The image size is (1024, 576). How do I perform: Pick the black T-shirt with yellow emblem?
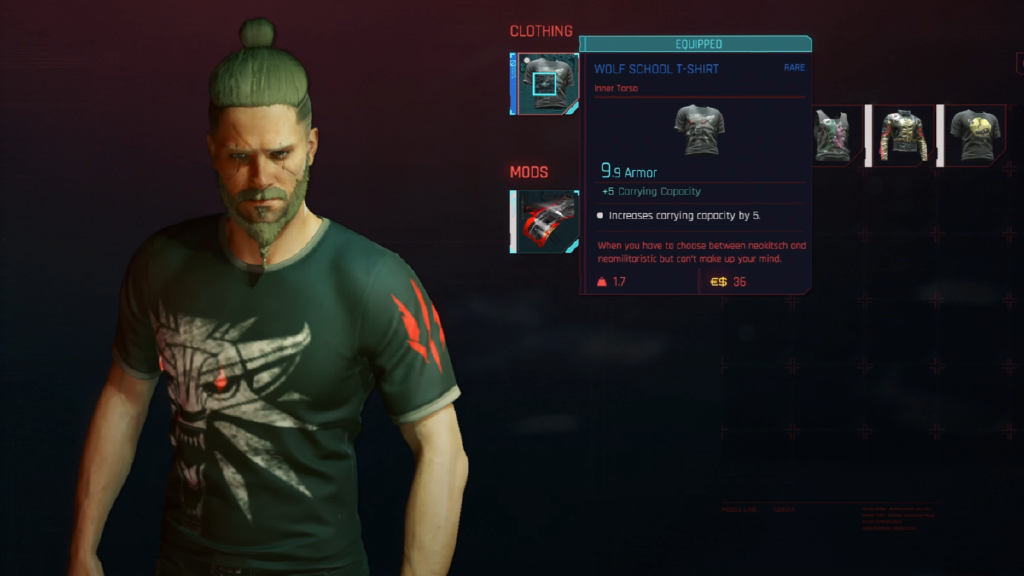973,135
